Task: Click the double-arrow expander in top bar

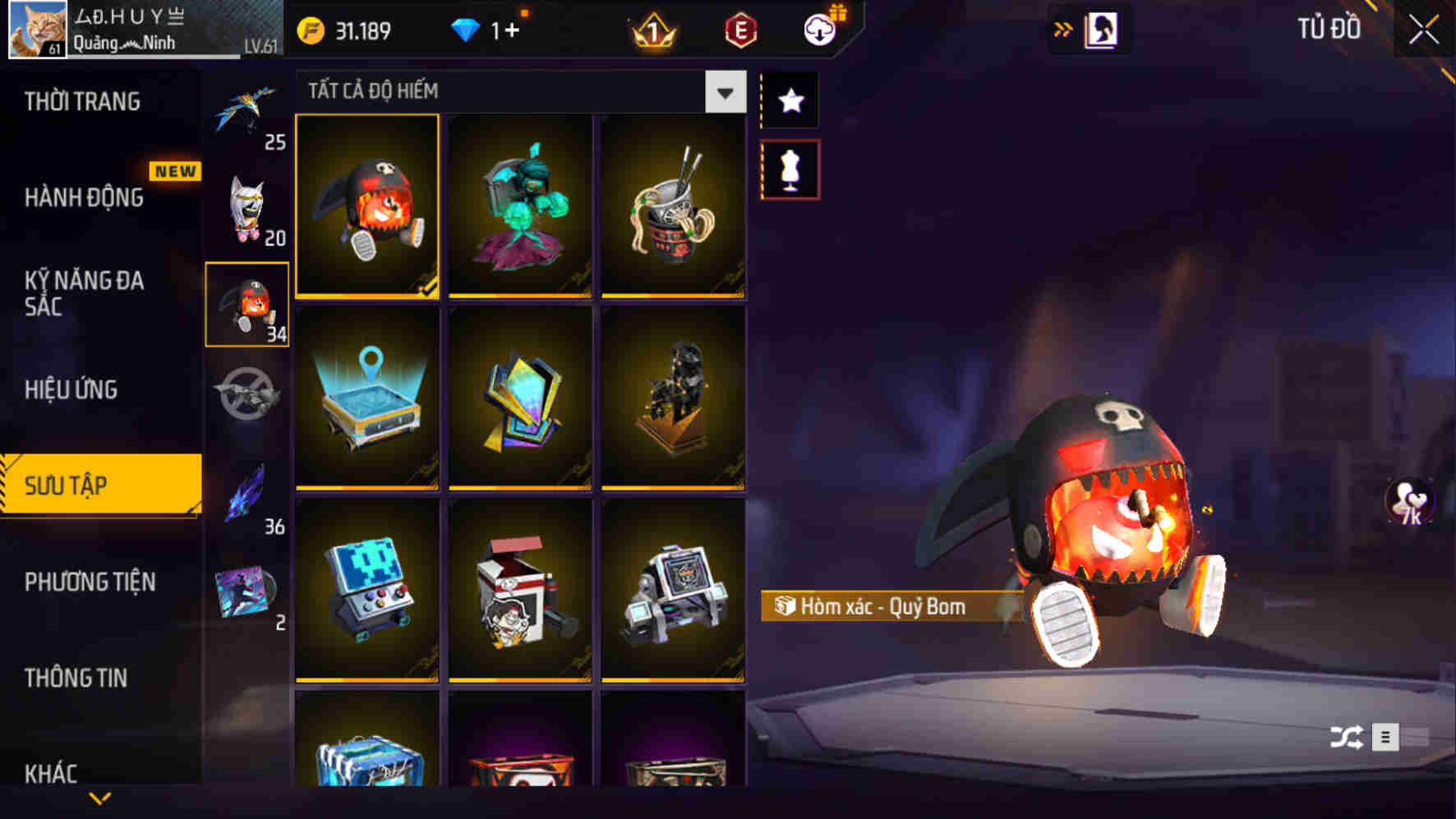Action: point(1063,27)
